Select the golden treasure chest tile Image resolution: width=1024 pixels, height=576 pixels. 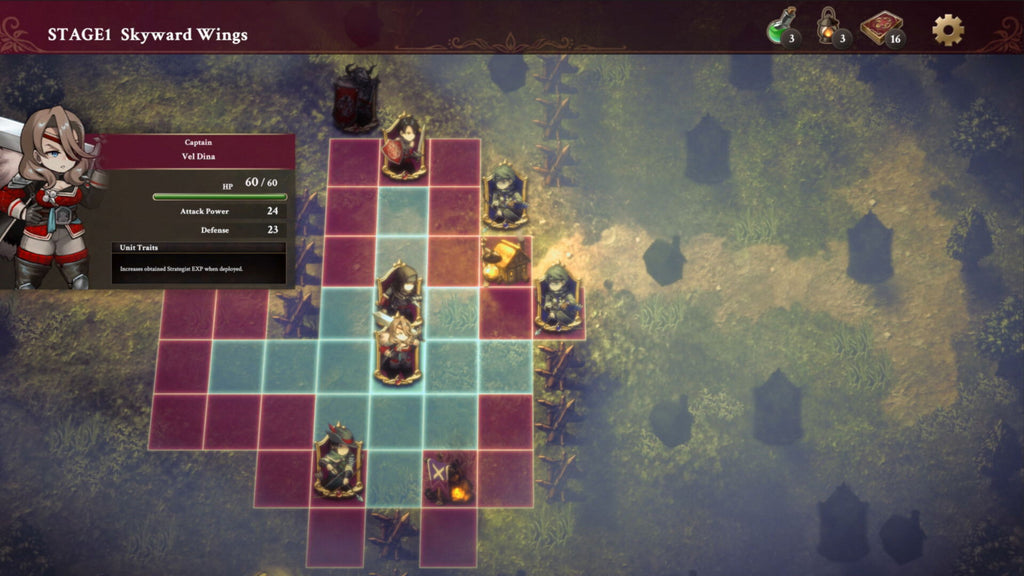[503, 260]
